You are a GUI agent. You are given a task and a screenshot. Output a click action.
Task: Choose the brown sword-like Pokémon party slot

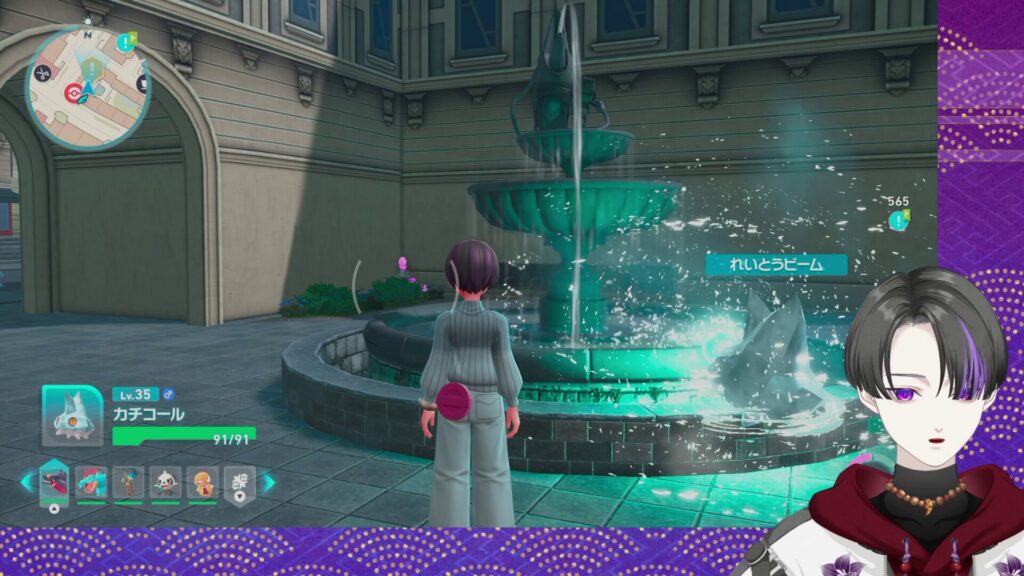click(128, 482)
